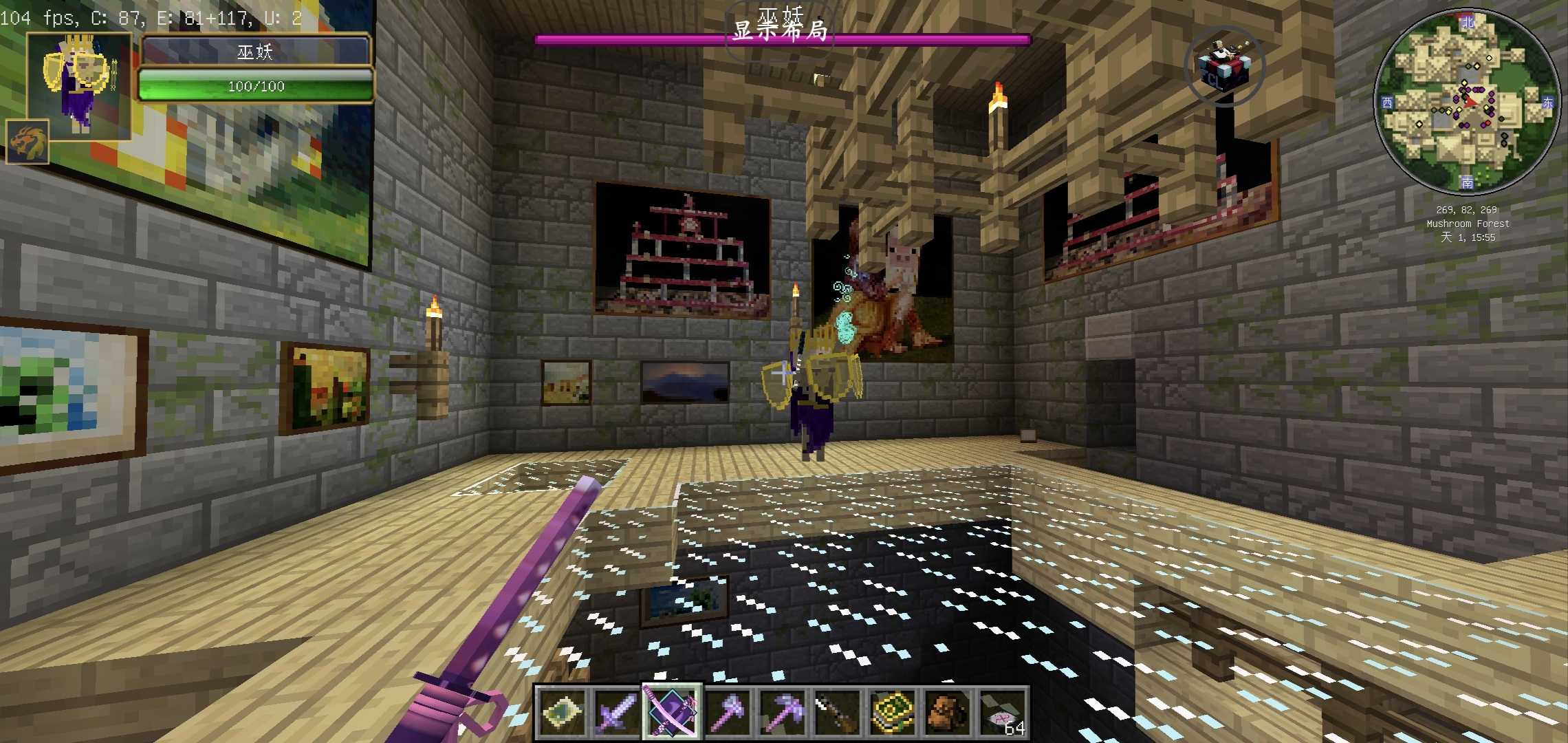Viewport: 1568px width, 743px height.
Task: Click the lich target portrait
Action: [x=79, y=84]
